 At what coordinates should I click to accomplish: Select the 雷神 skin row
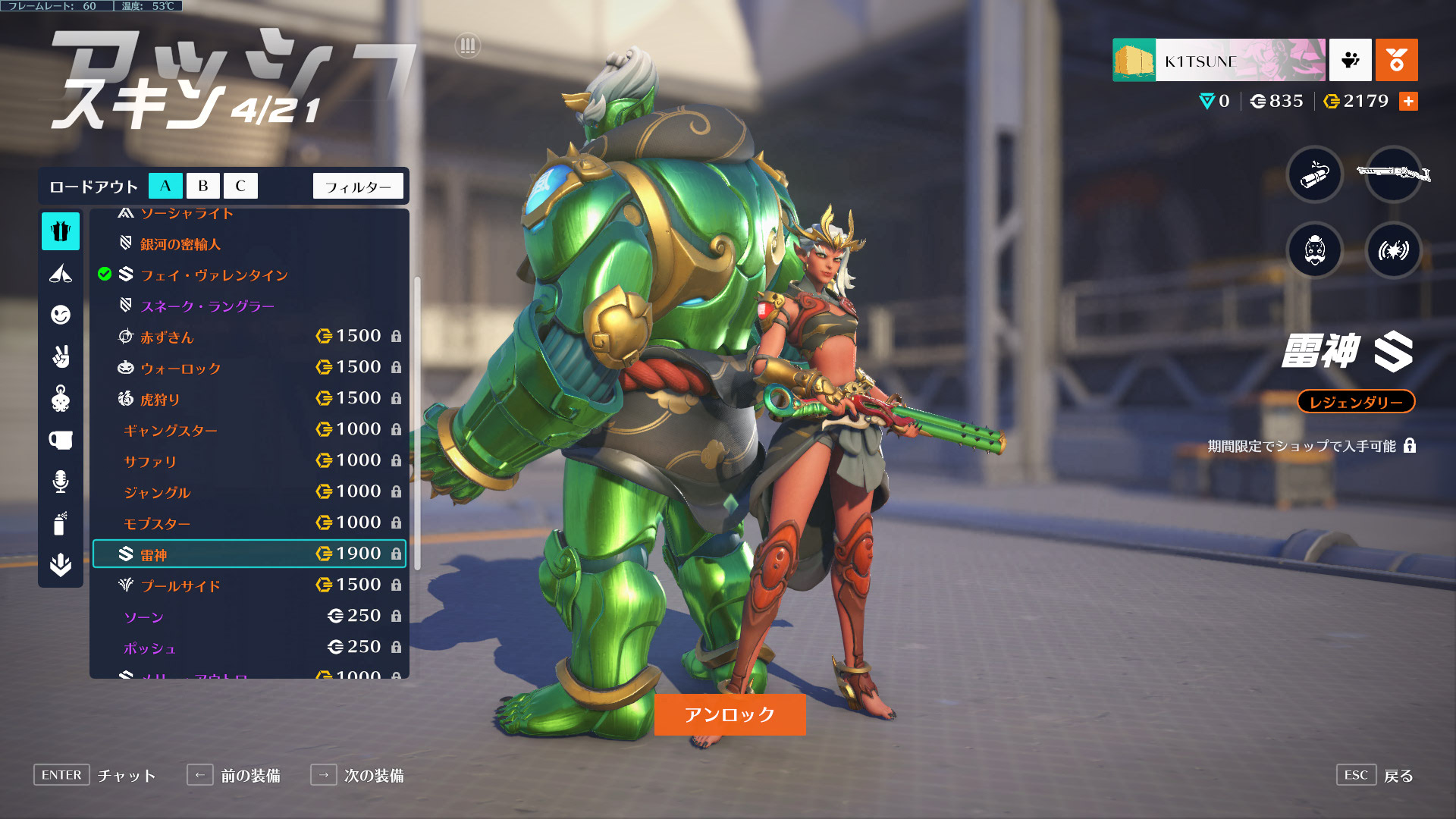pyautogui.click(x=249, y=554)
